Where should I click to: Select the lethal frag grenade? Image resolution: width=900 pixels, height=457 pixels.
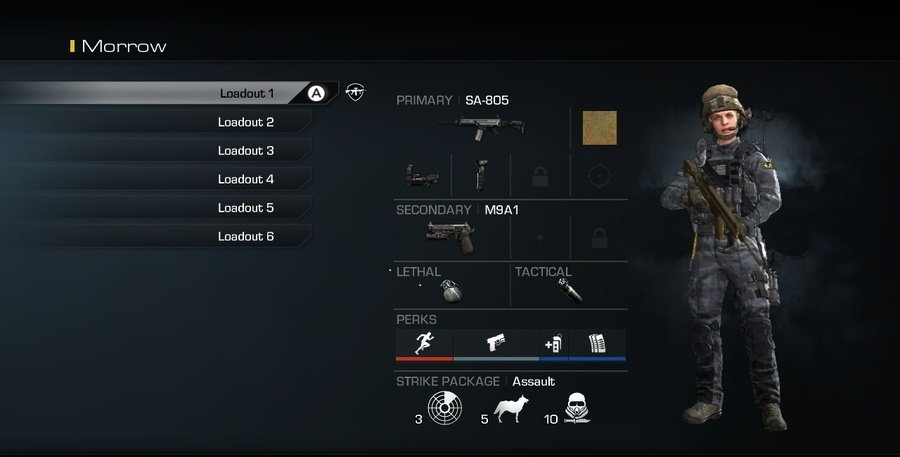452,290
